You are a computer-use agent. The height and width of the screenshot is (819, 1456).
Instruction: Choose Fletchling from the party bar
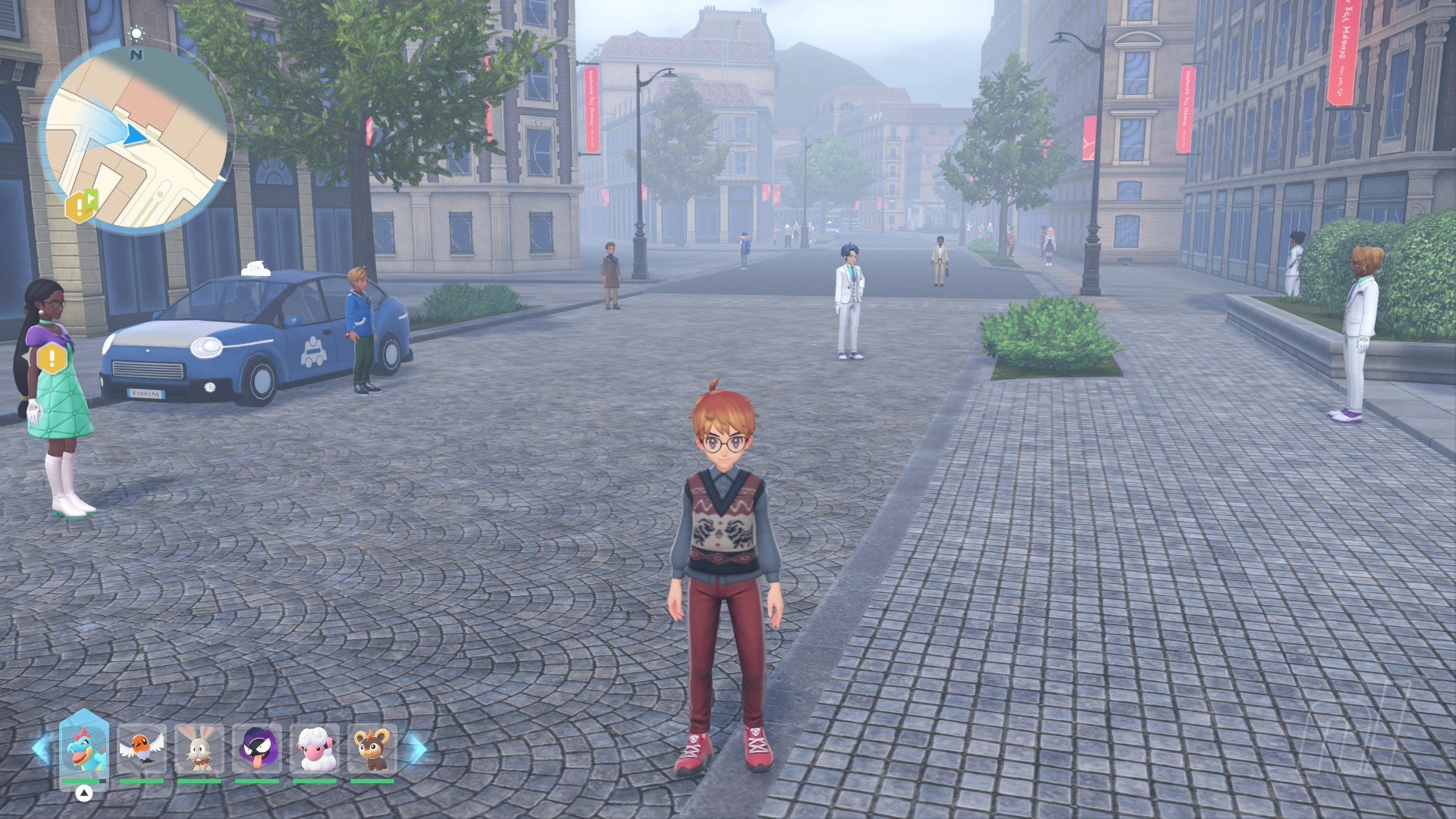[142, 748]
